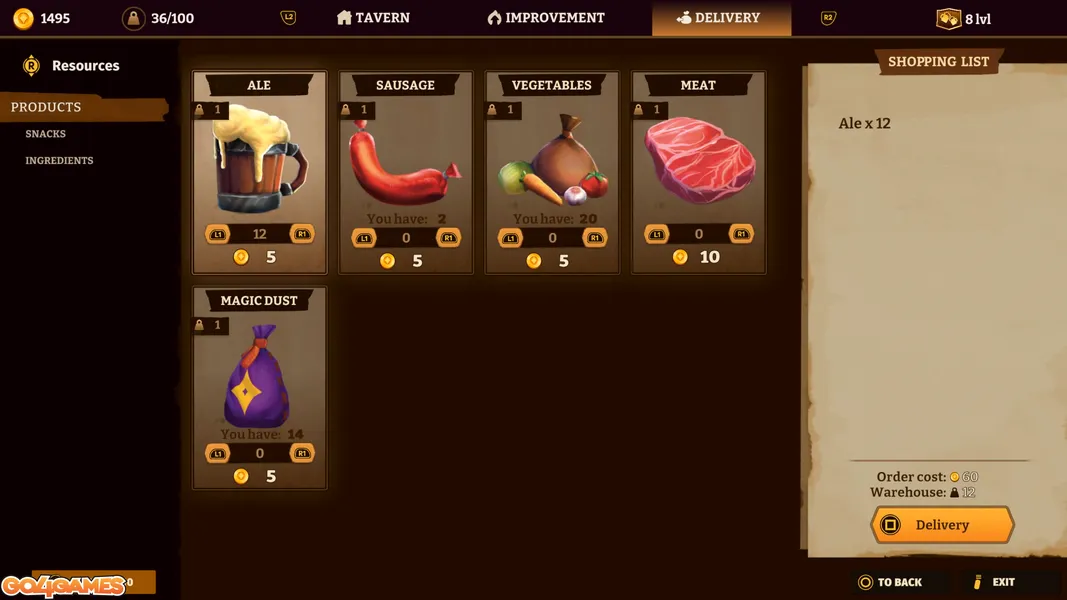Increase the Vegetables quantity
Viewport: 1067px width, 600px height.
pyautogui.click(x=594, y=238)
